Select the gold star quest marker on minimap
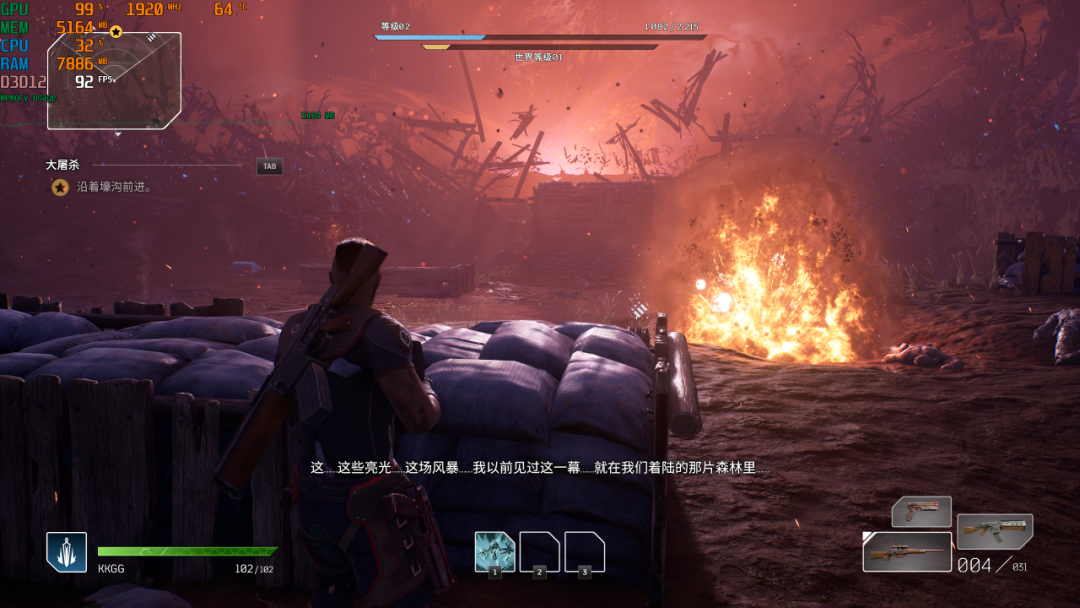 pos(116,32)
